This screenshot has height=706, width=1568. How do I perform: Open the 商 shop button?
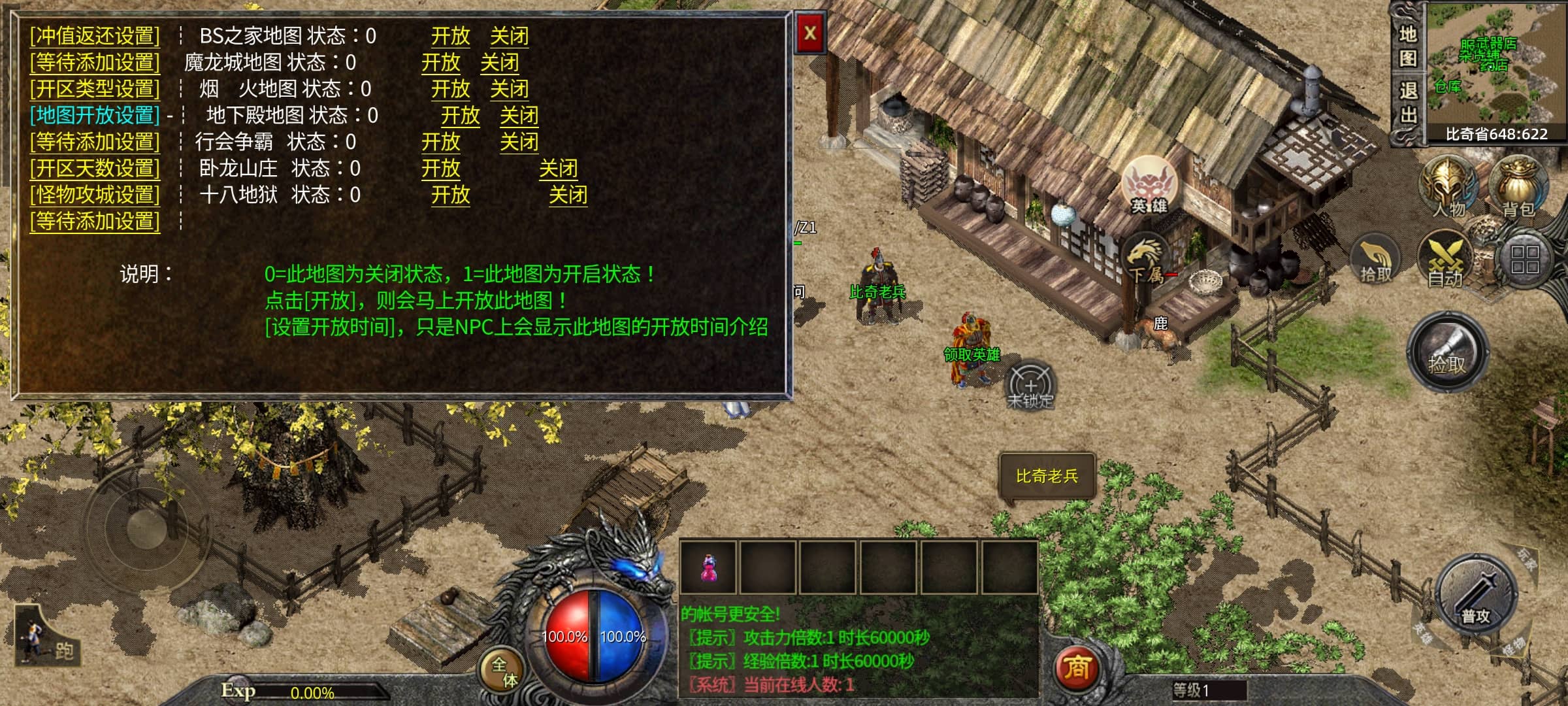tap(1076, 667)
